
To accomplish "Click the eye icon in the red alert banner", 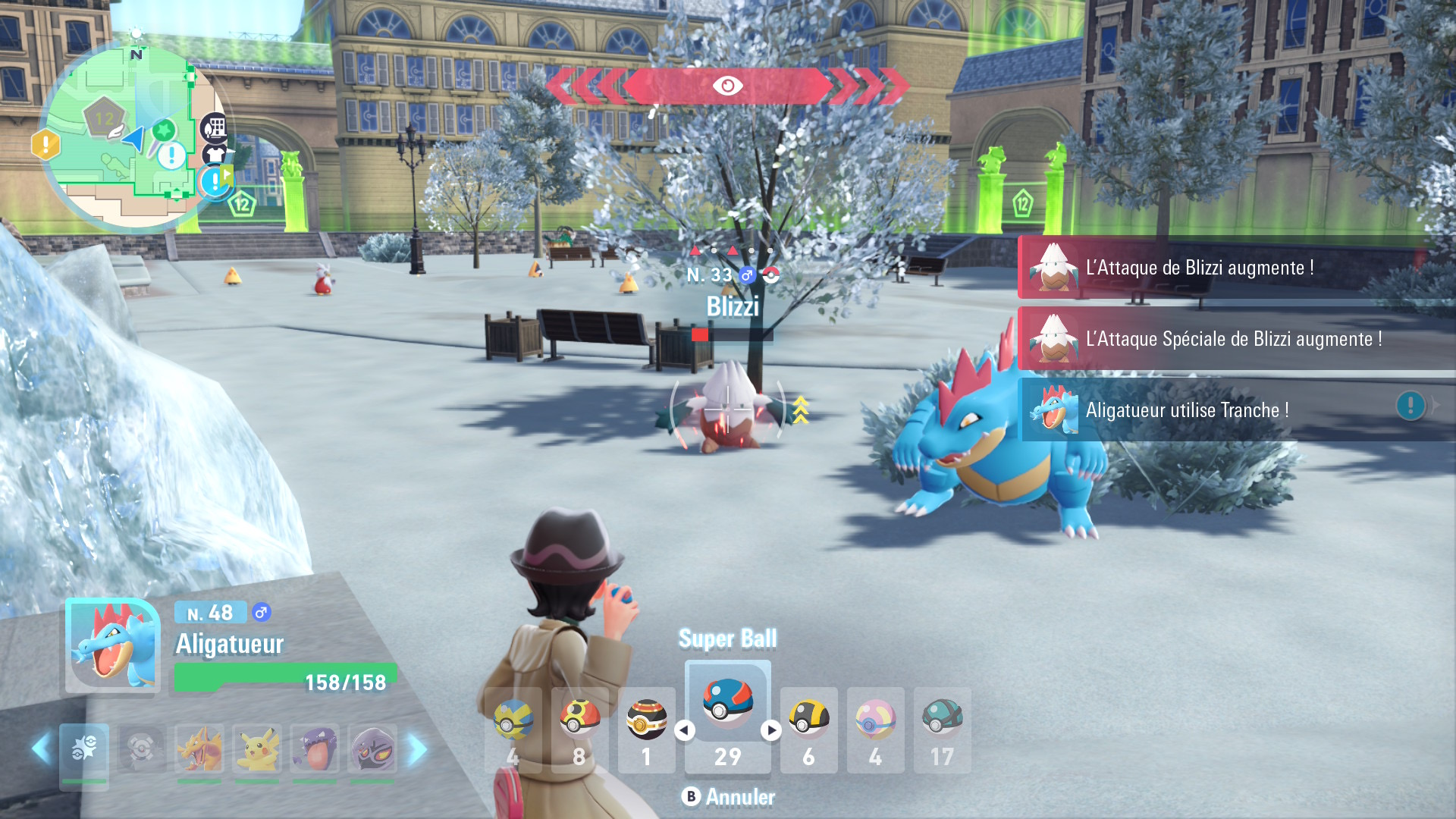I will (x=727, y=86).
